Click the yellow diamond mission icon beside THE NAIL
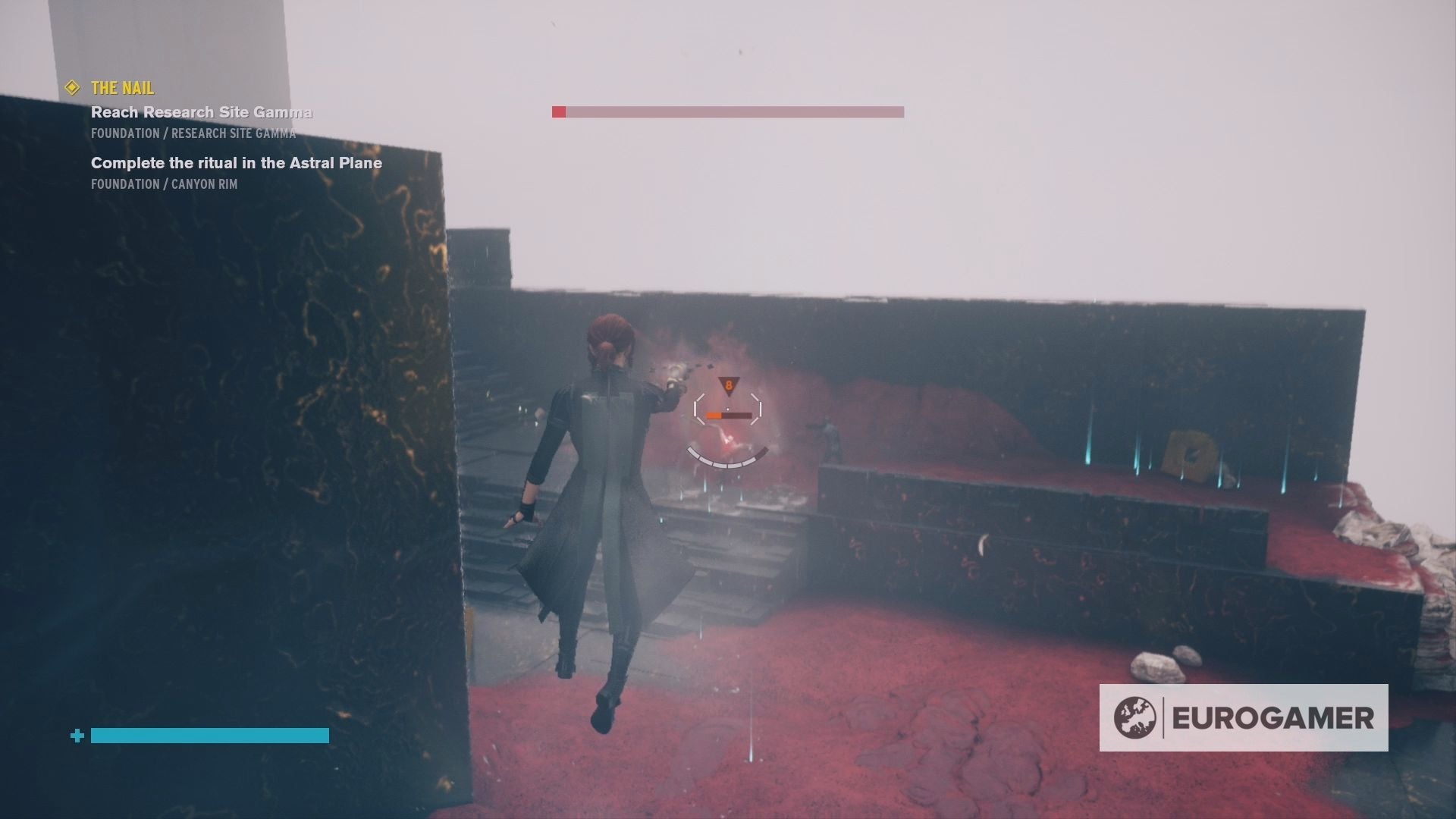The width and height of the screenshot is (1456, 819). [x=74, y=88]
